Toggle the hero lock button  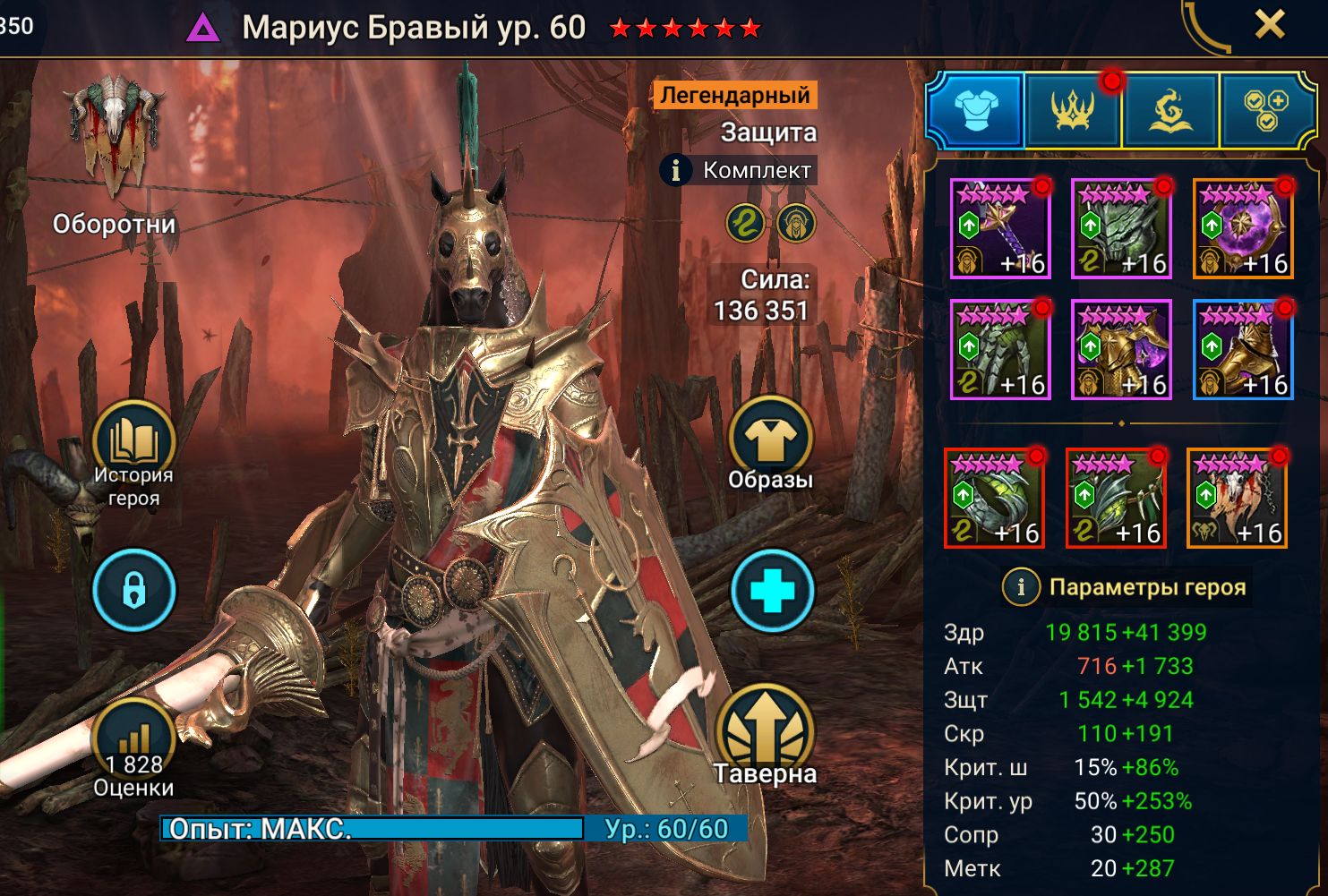(133, 591)
